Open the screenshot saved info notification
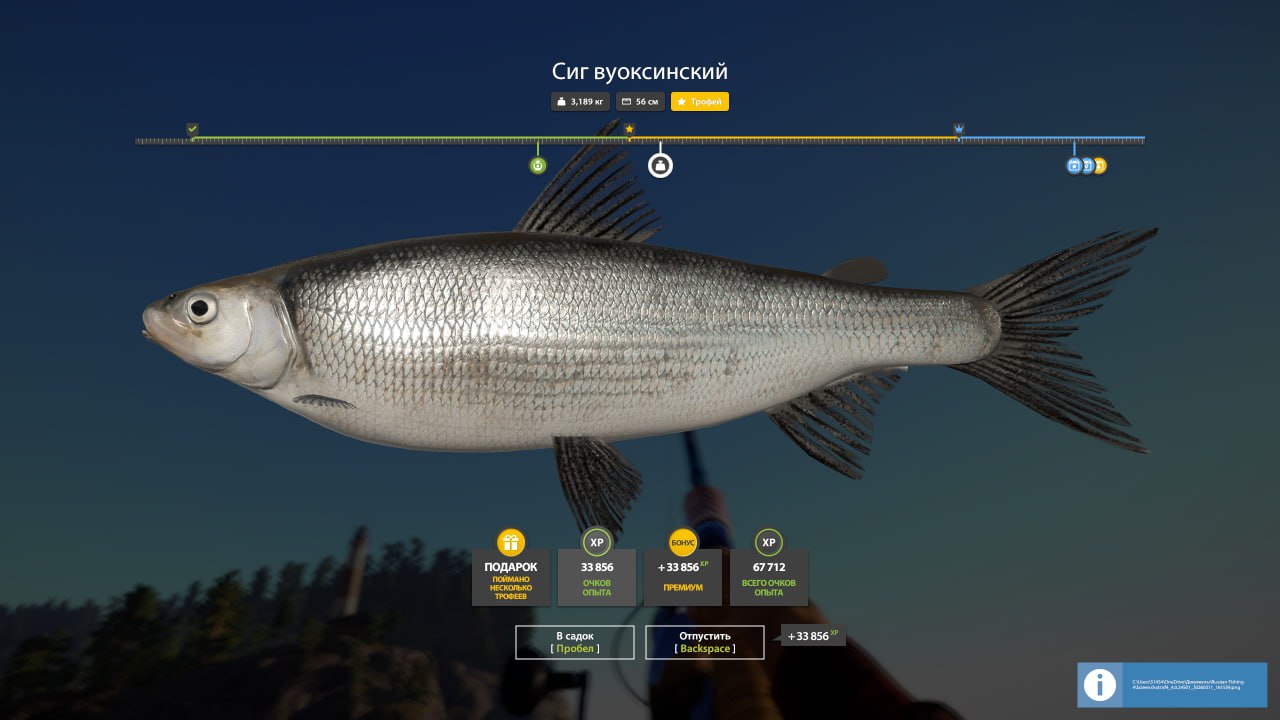1280x720 pixels. pos(1172,685)
